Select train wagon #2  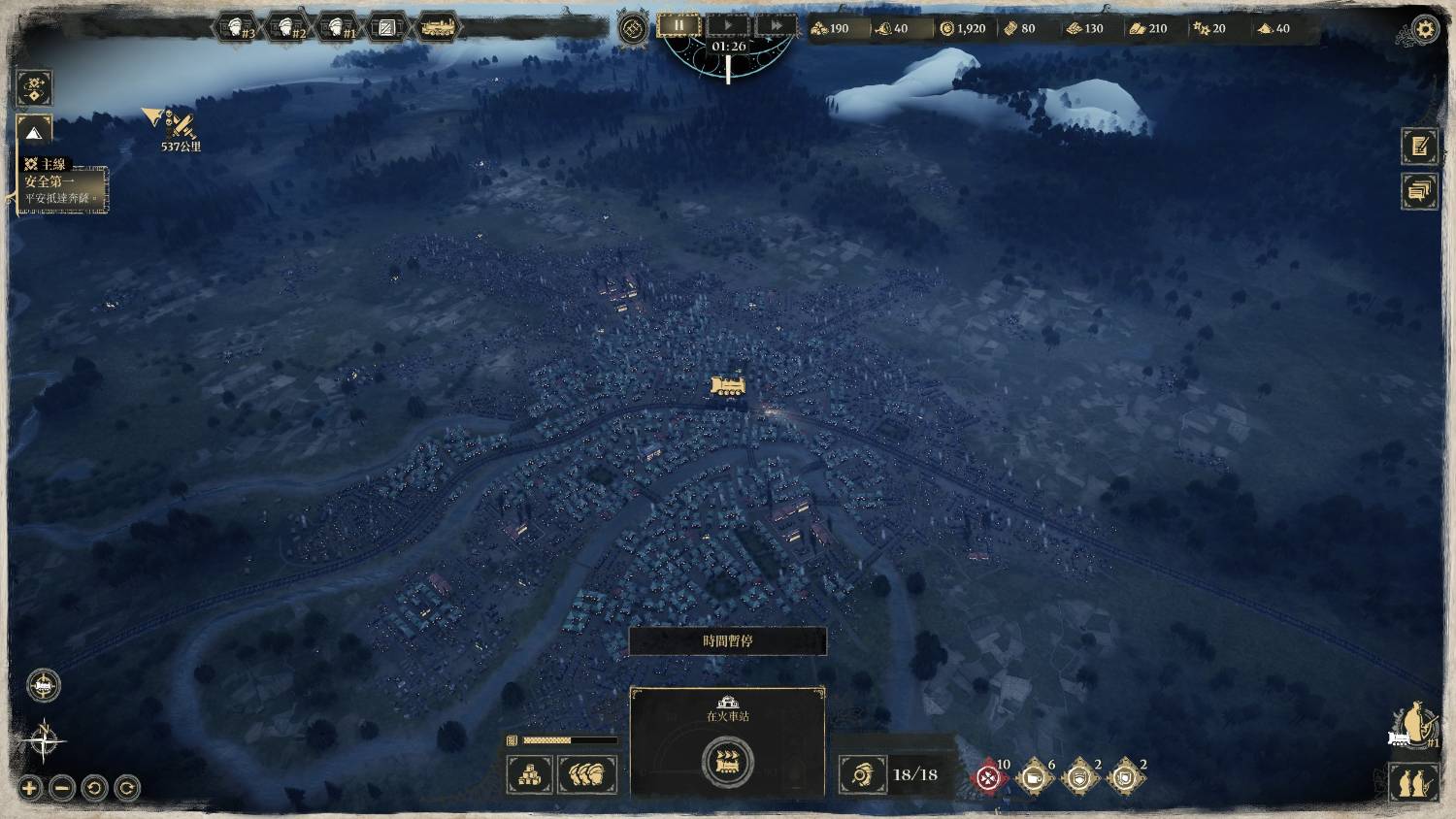tap(287, 27)
